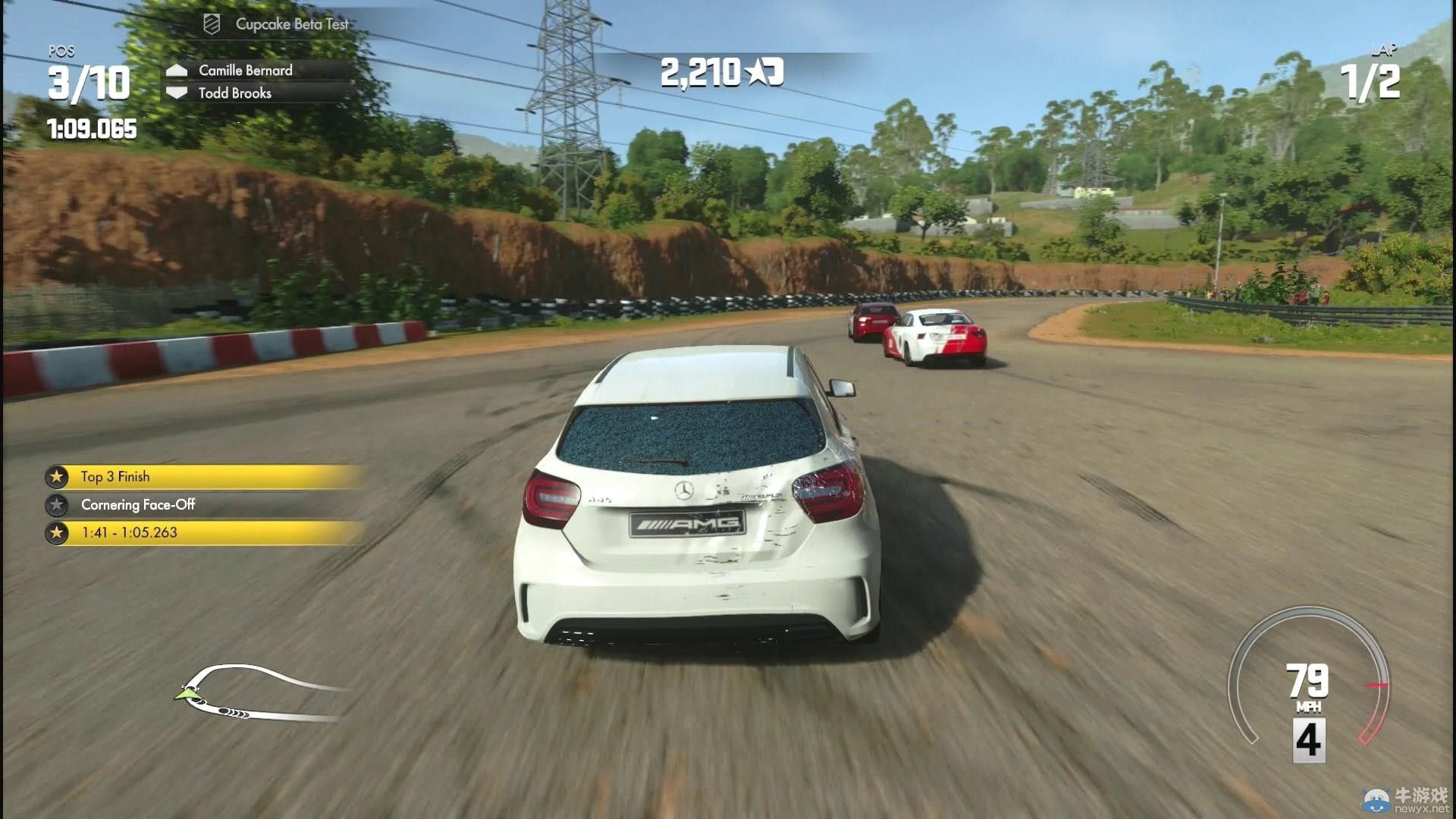Select the Top 3 Finish objective
The image size is (1456, 819).
(115, 477)
